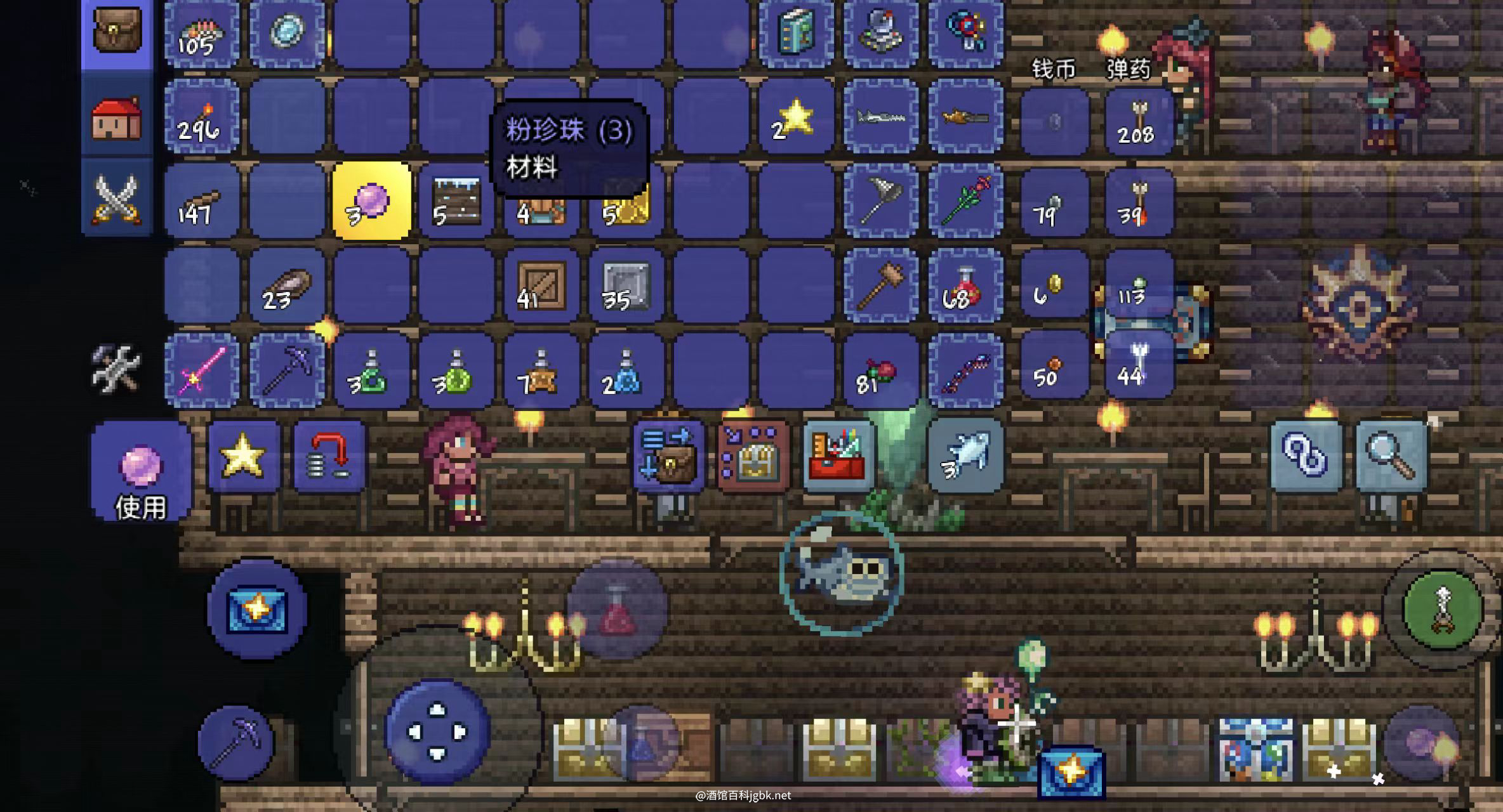This screenshot has height=812, width=1503.
Task: Select the wooden crate stack of 41
Action: point(541,286)
